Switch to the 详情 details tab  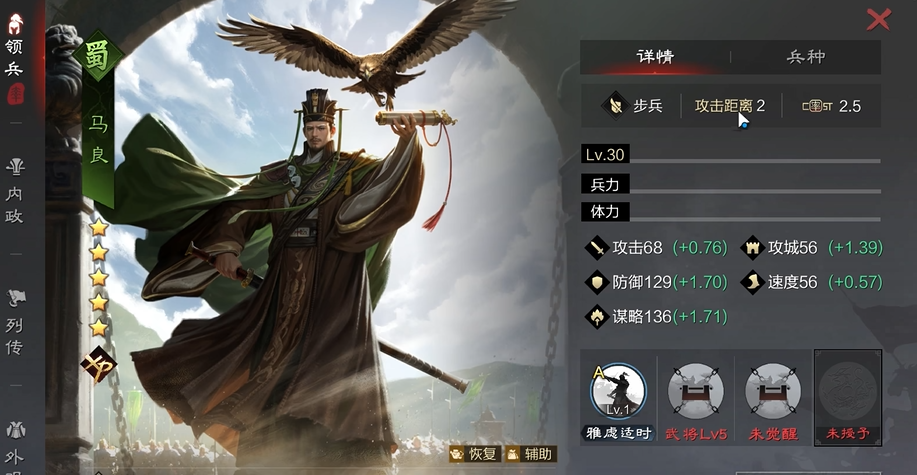tap(655, 56)
